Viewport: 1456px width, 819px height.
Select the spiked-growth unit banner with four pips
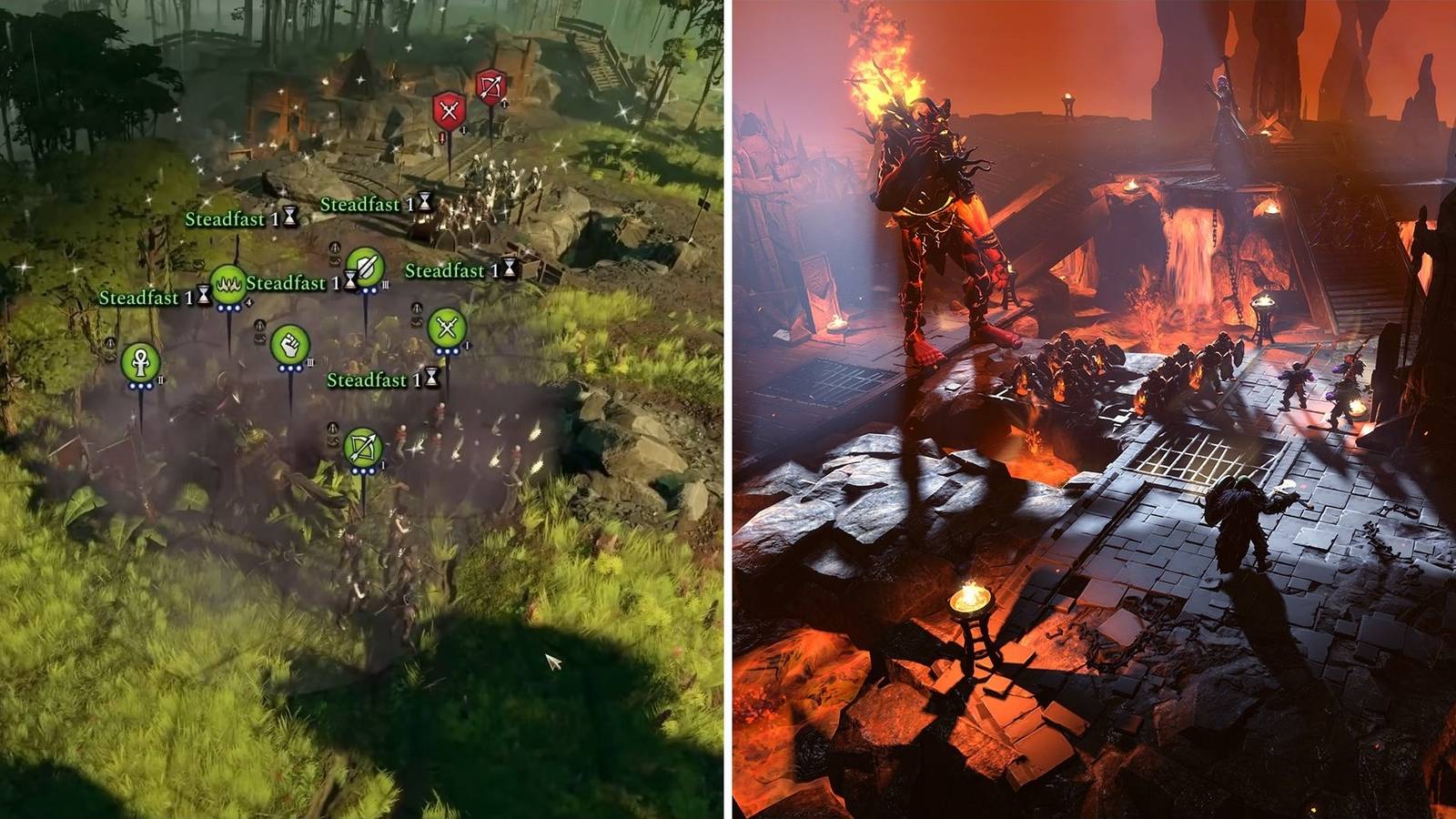coord(230,285)
